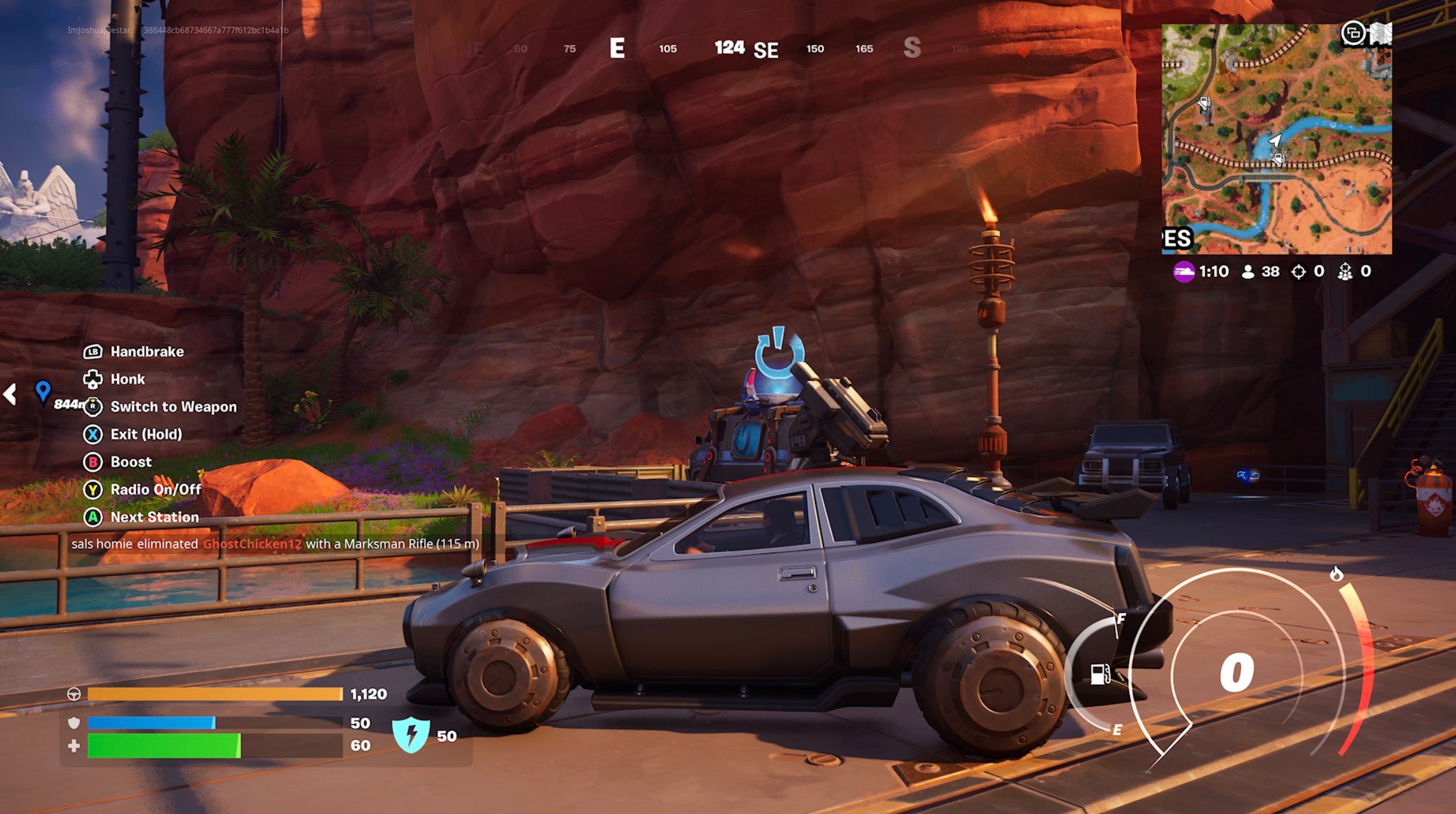Screen dimensions: 1456x814
Task: Click the Honk D-pad prompt entry
Action: click(94, 379)
